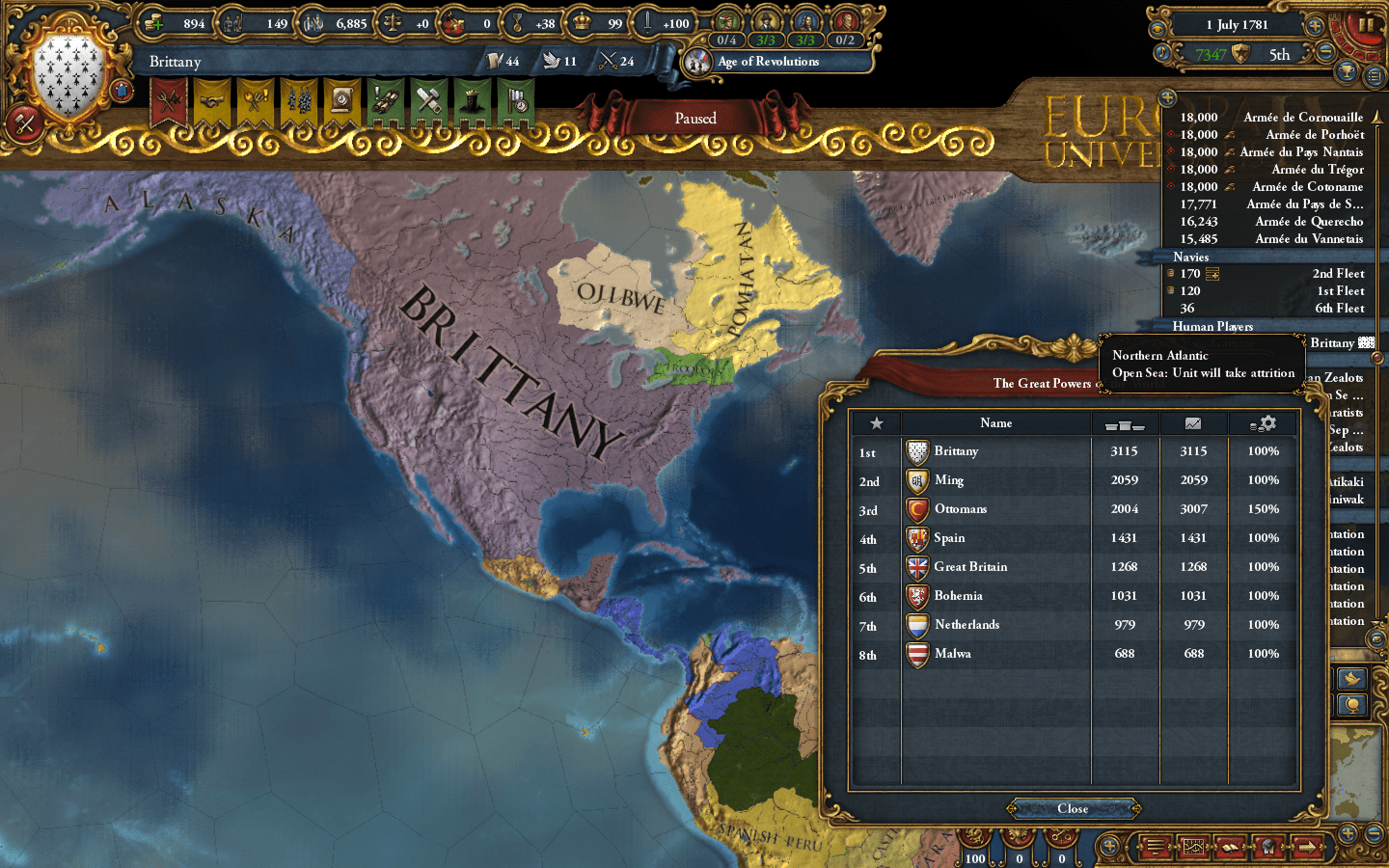Unpause the game via the Paused banner
The image size is (1389, 868).
(696, 118)
